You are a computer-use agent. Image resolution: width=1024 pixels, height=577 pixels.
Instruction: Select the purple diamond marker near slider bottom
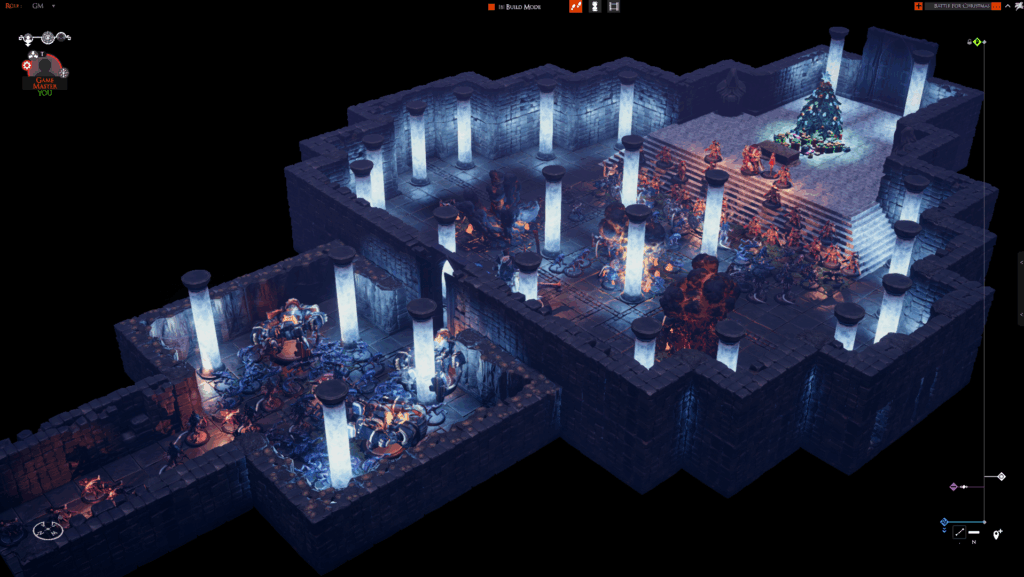coord(953,487)
